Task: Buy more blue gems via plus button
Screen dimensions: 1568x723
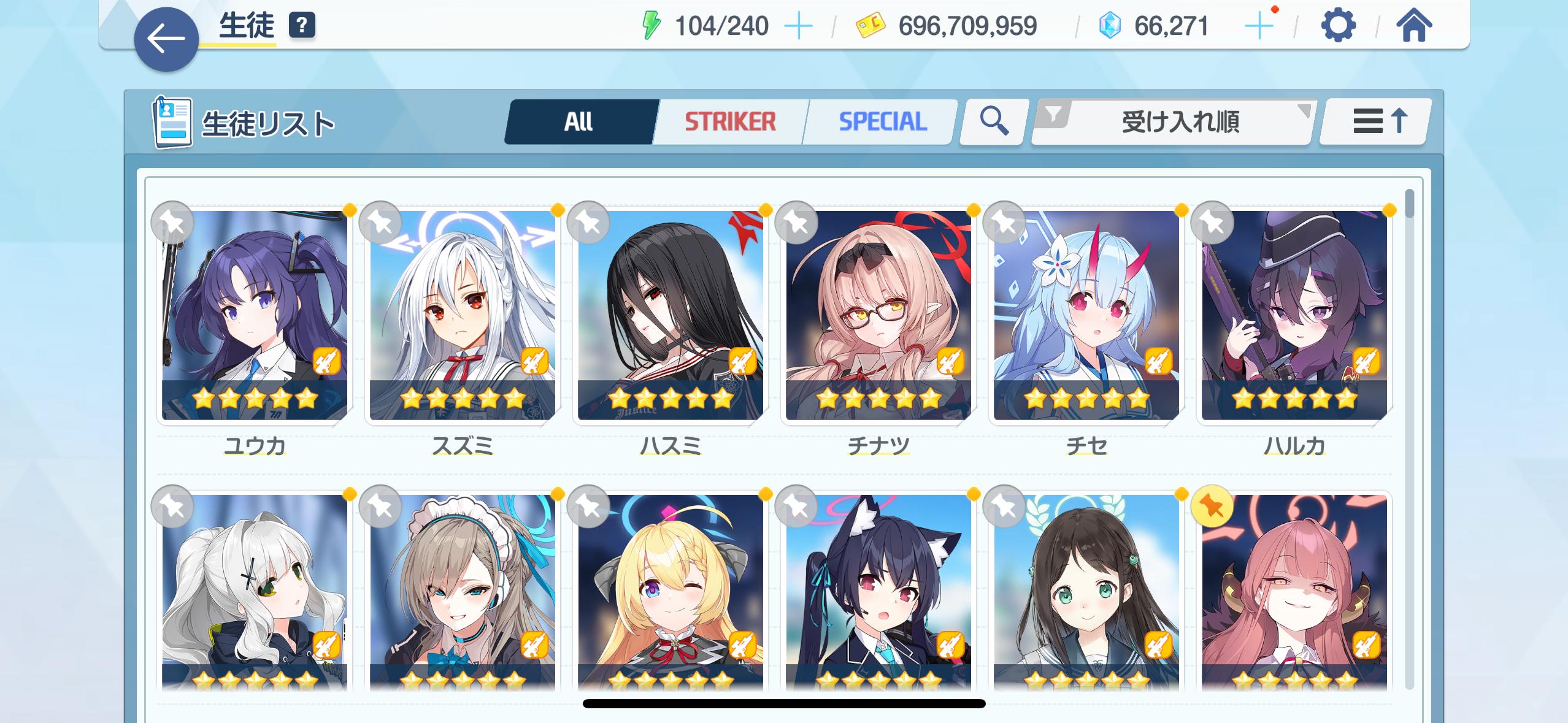Action: [x=1258, y=26]
